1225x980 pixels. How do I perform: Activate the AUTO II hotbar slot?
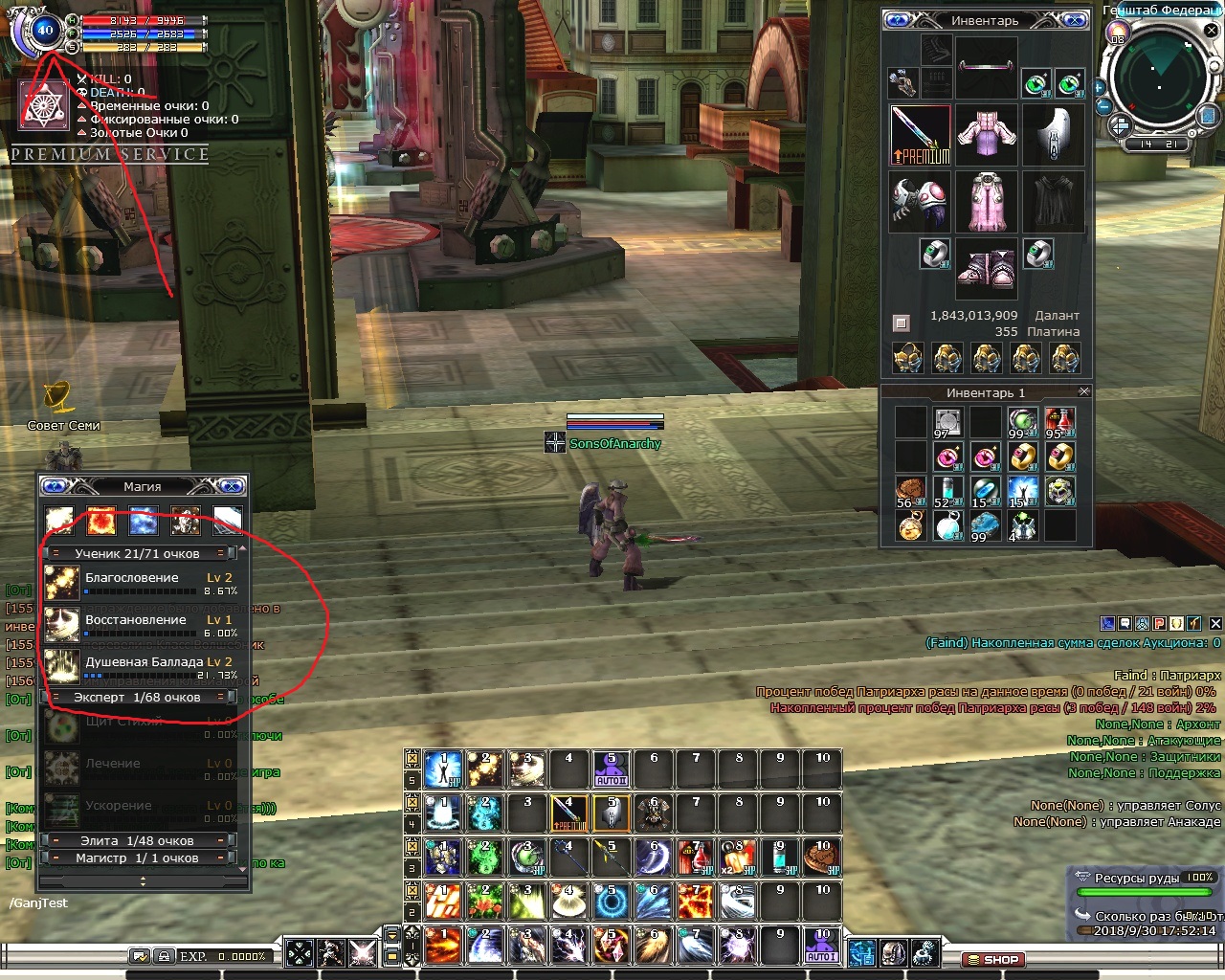click(x=612, y=769)
